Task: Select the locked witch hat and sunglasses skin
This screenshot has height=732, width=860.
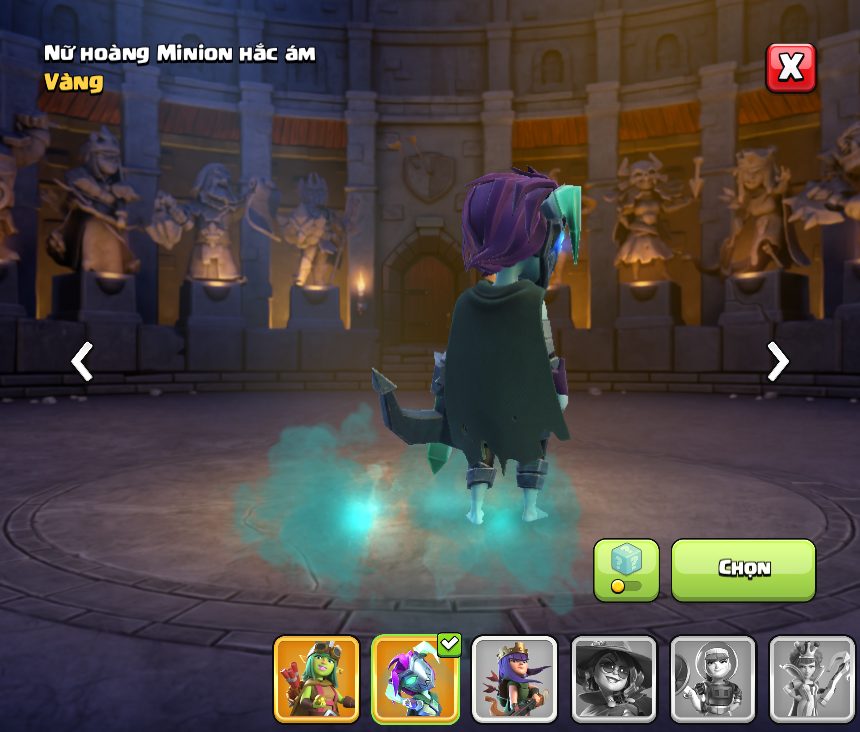Action: click(x=613, y=679)
